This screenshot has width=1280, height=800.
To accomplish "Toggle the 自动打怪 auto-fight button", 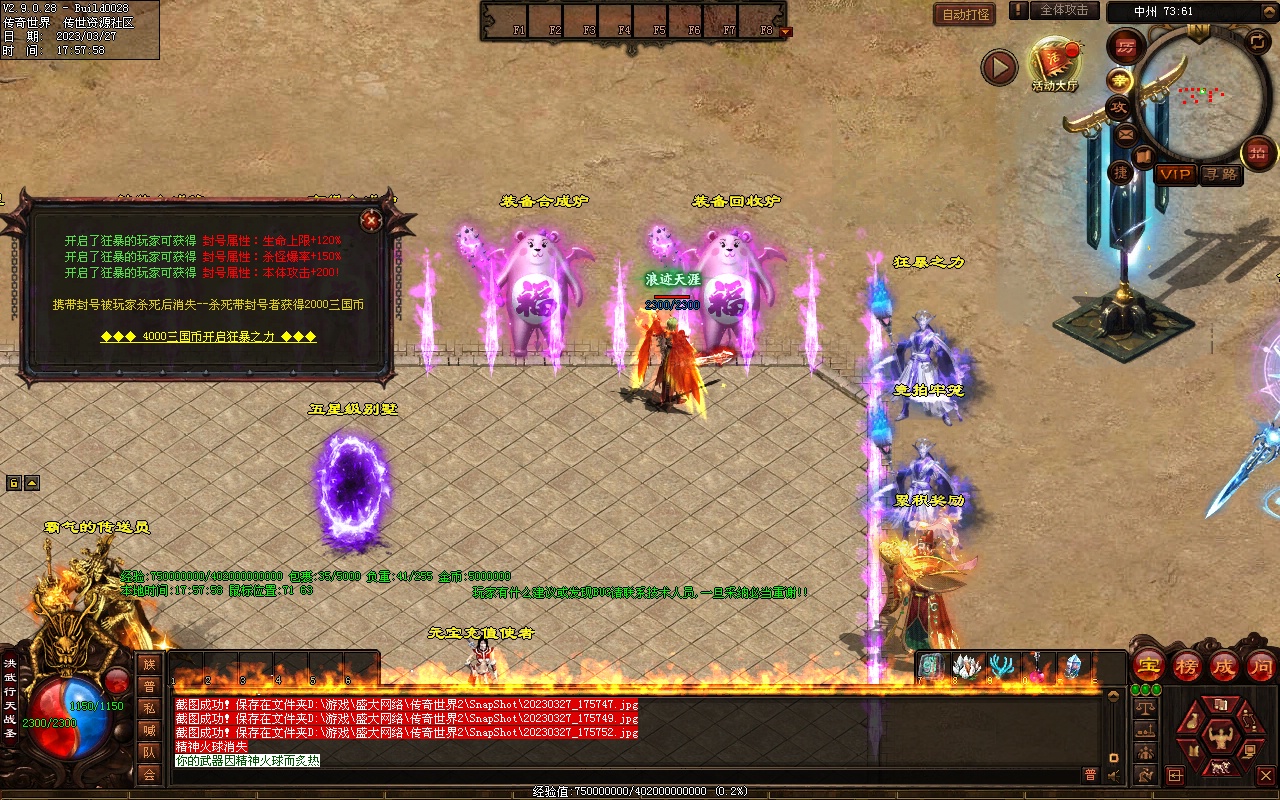I will (x=965, y=15).
